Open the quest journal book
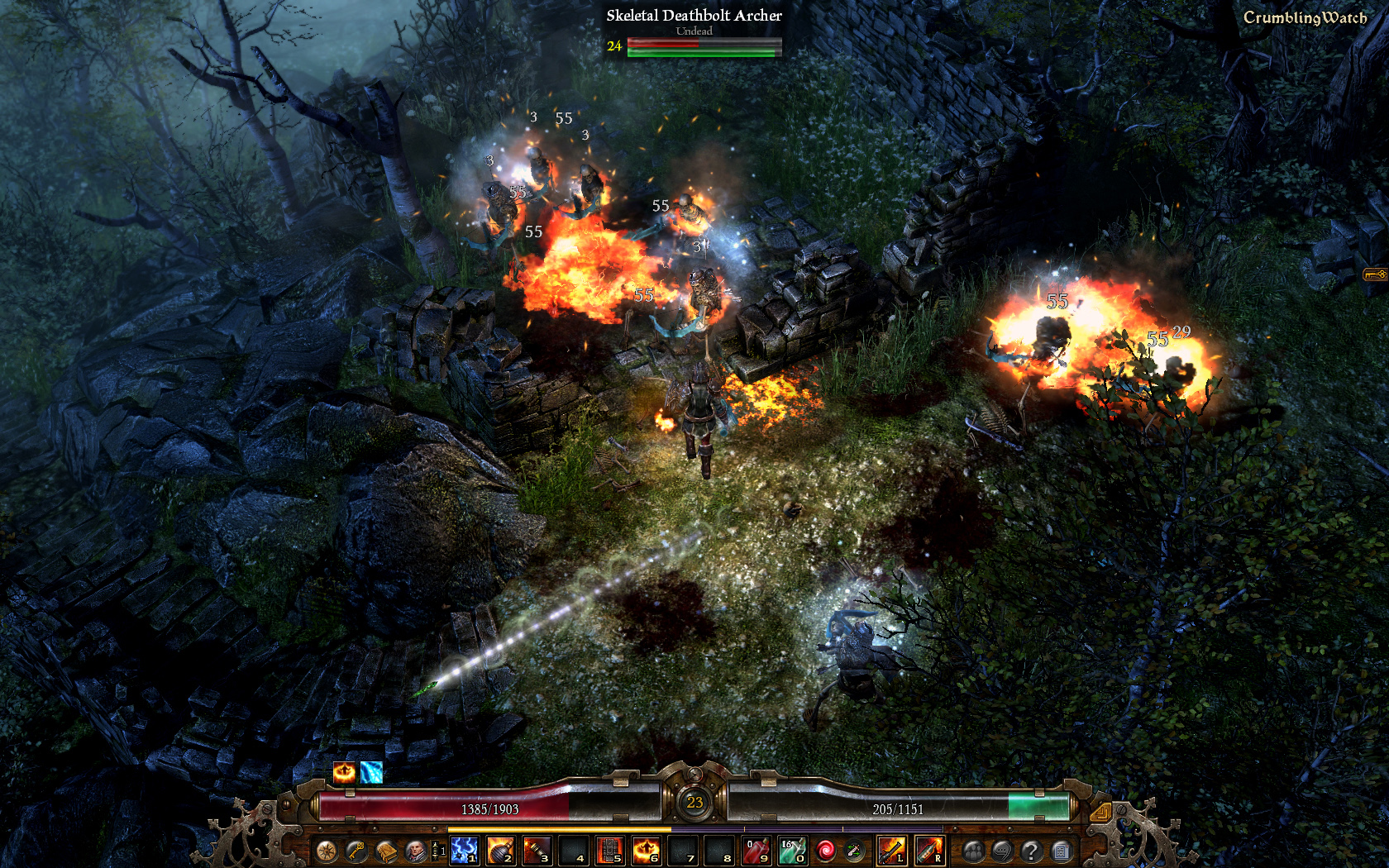1389x868 pixels. pyautogui.click(x=386, y=851)
